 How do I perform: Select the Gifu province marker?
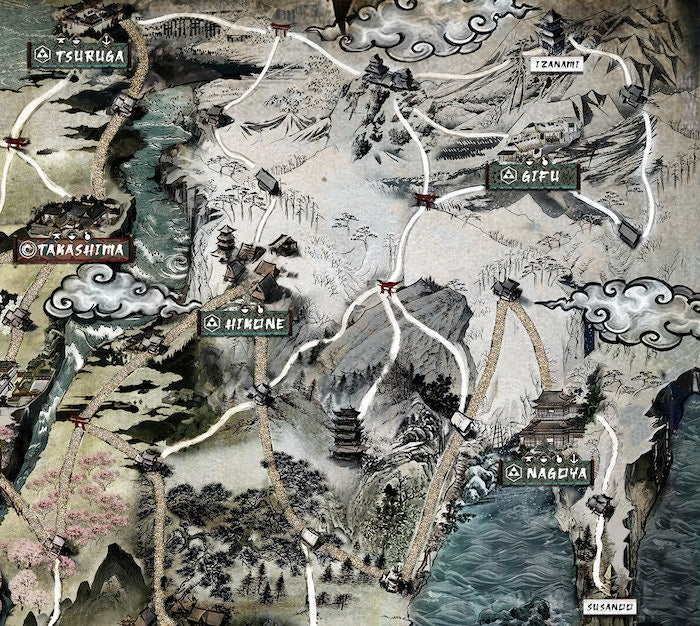pyautogui.click(x=533, y=176)
